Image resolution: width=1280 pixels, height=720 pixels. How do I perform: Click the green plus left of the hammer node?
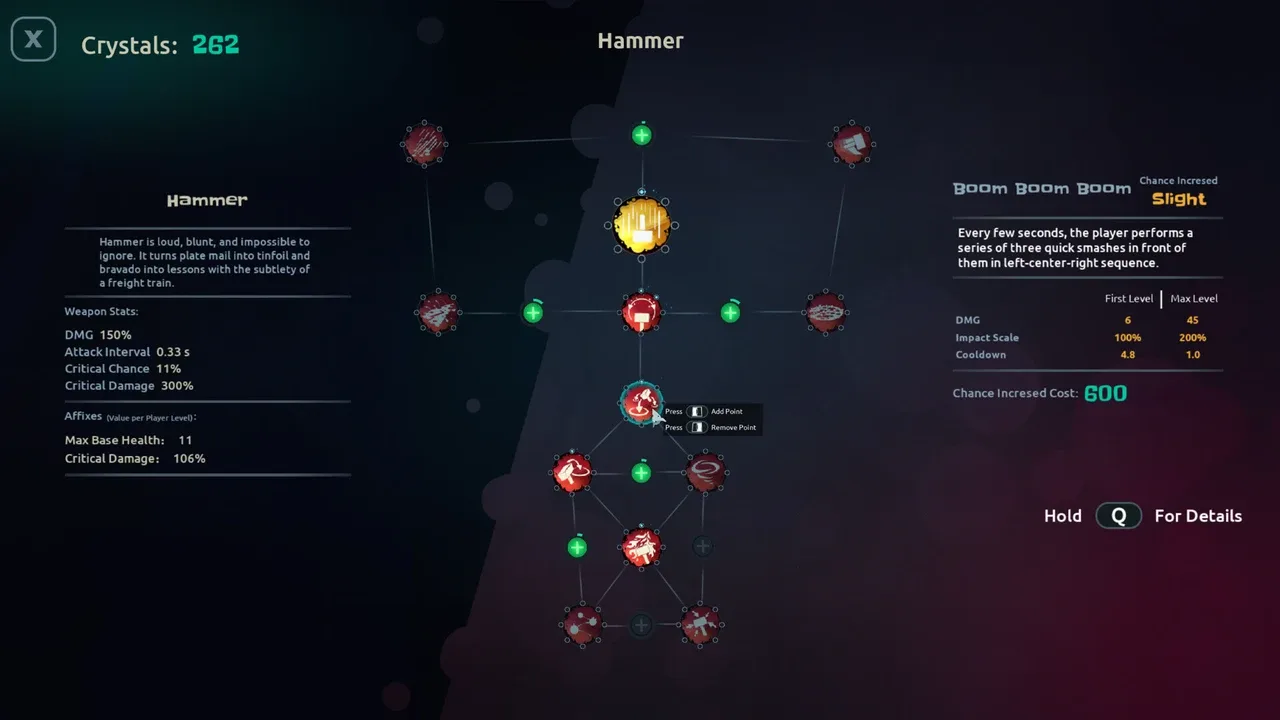[533, 313]
